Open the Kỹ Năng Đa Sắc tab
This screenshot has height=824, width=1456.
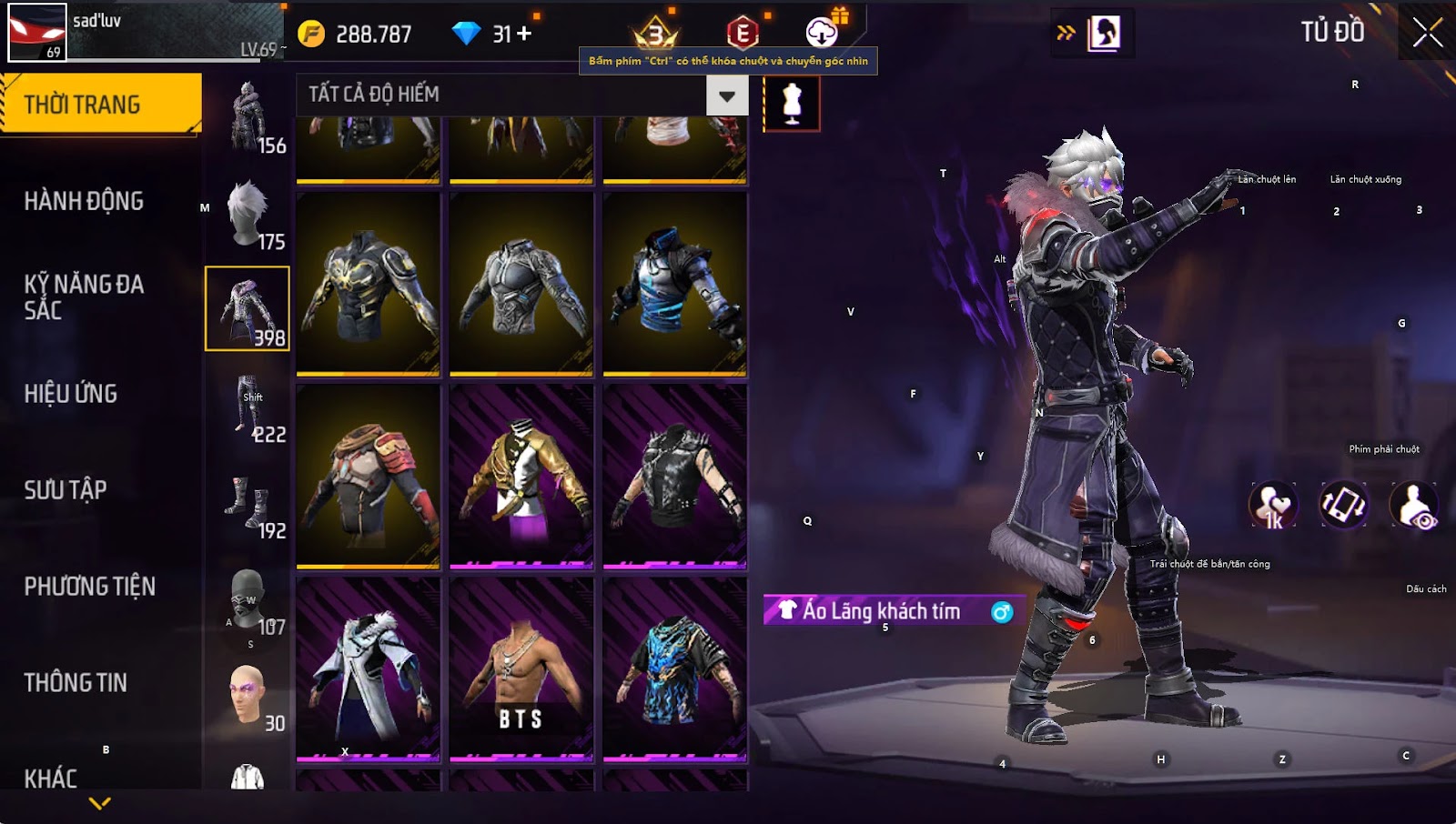pyautogui.click(x=84, y=297)
